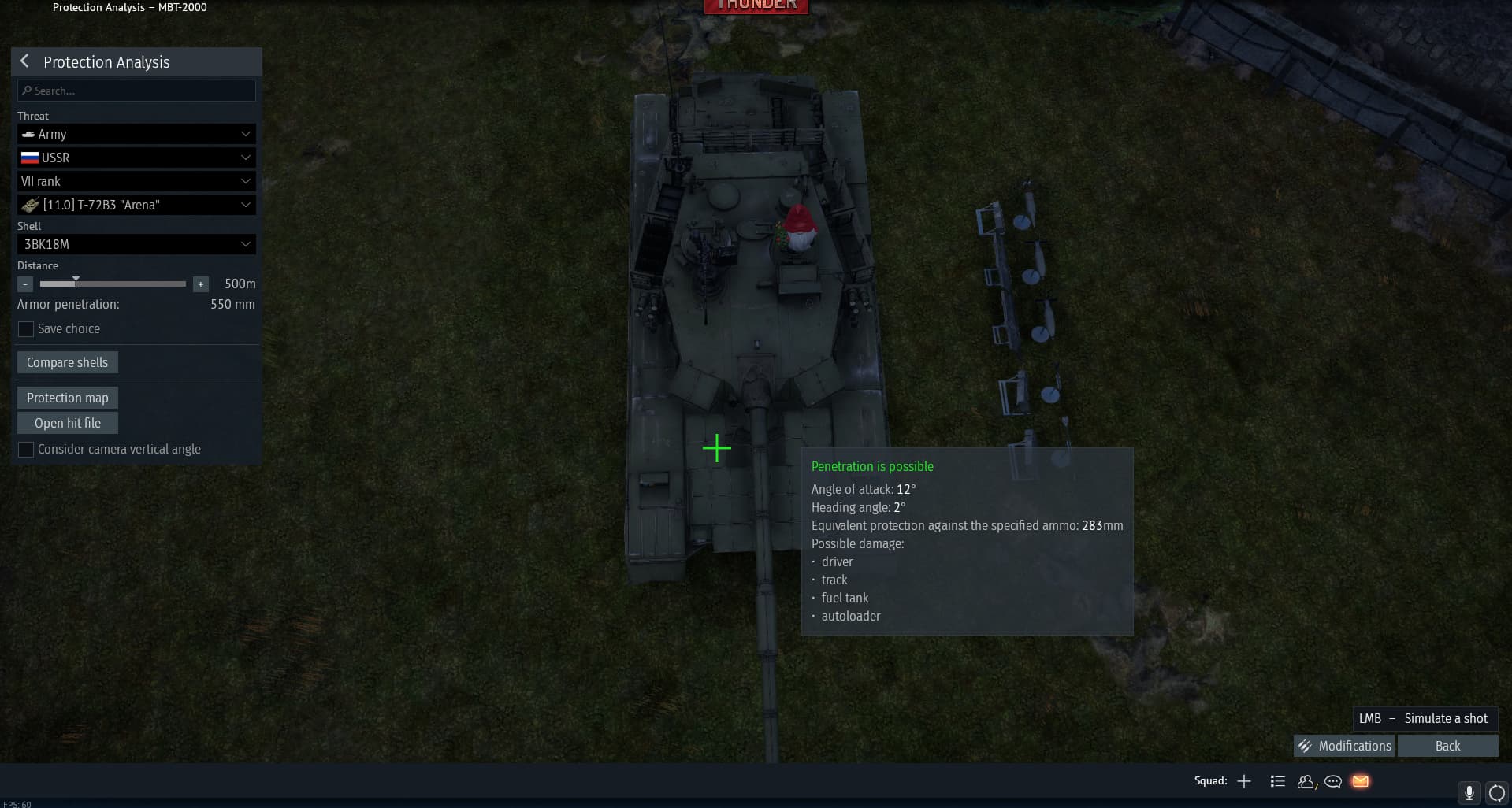Add a squad member with plus icon

1244,781
